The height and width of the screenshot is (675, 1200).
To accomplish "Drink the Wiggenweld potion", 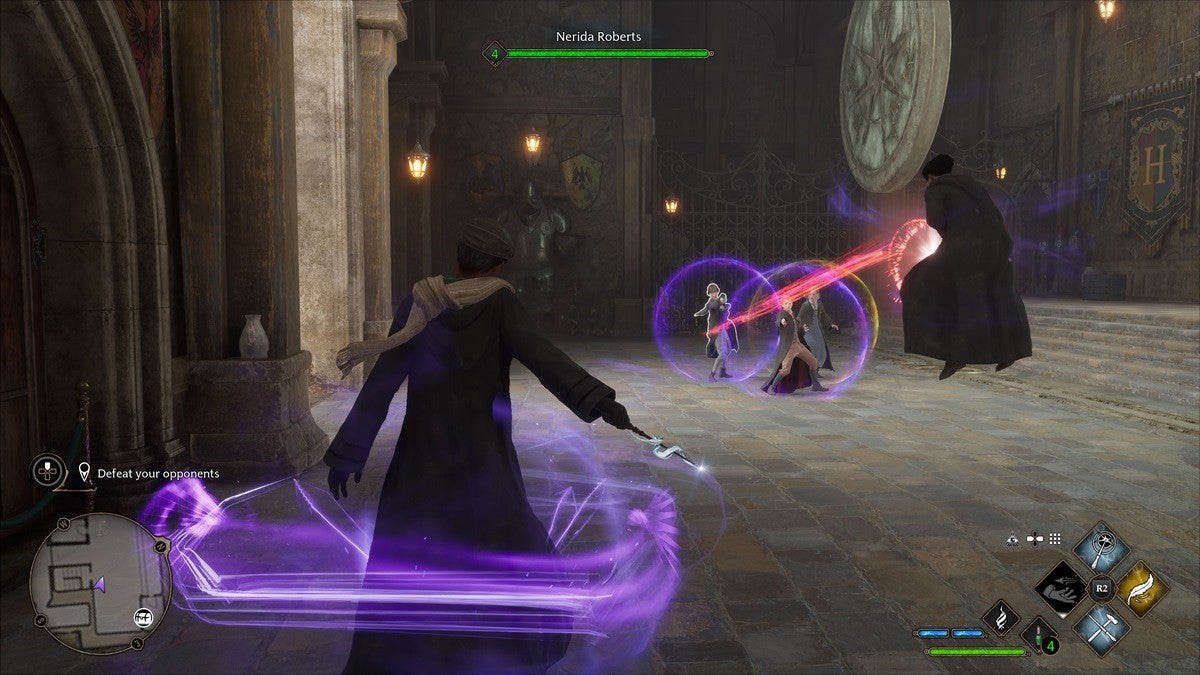I will pyautogui.click(x=1037, y=633).
